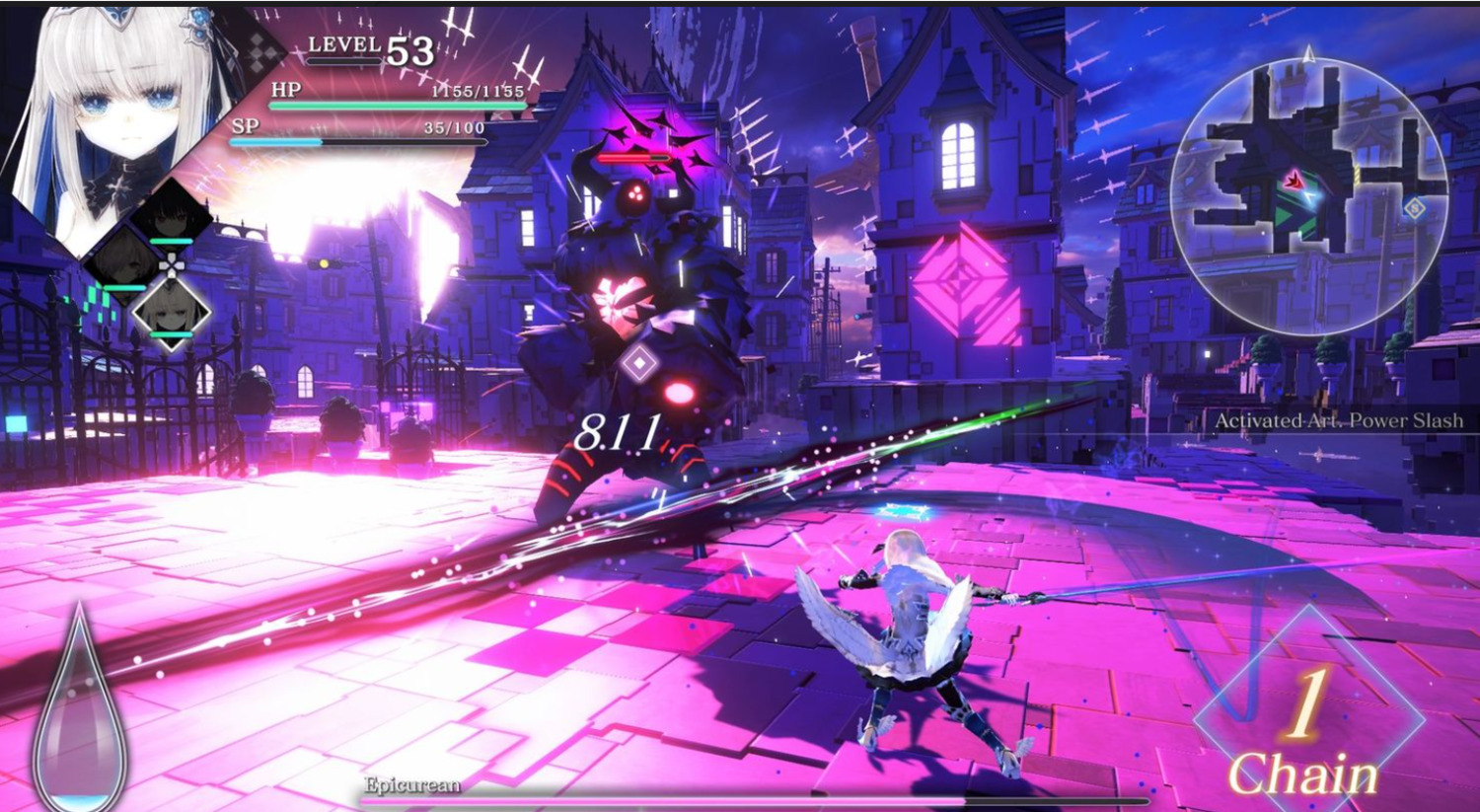Select the dark-haired party member portrait
Viewport: 1480px width, 812px height.
pos(172,219)
